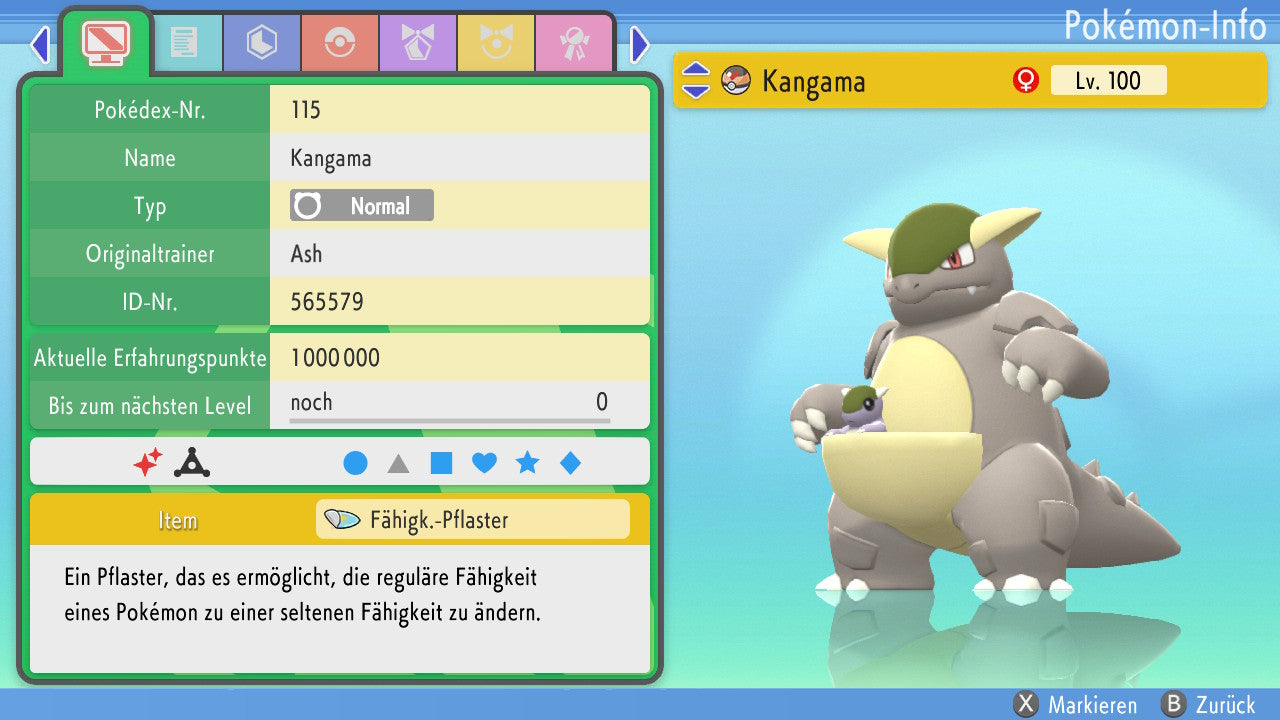Toggle the diamond marking
The image size is (1280, 720).
570,463
